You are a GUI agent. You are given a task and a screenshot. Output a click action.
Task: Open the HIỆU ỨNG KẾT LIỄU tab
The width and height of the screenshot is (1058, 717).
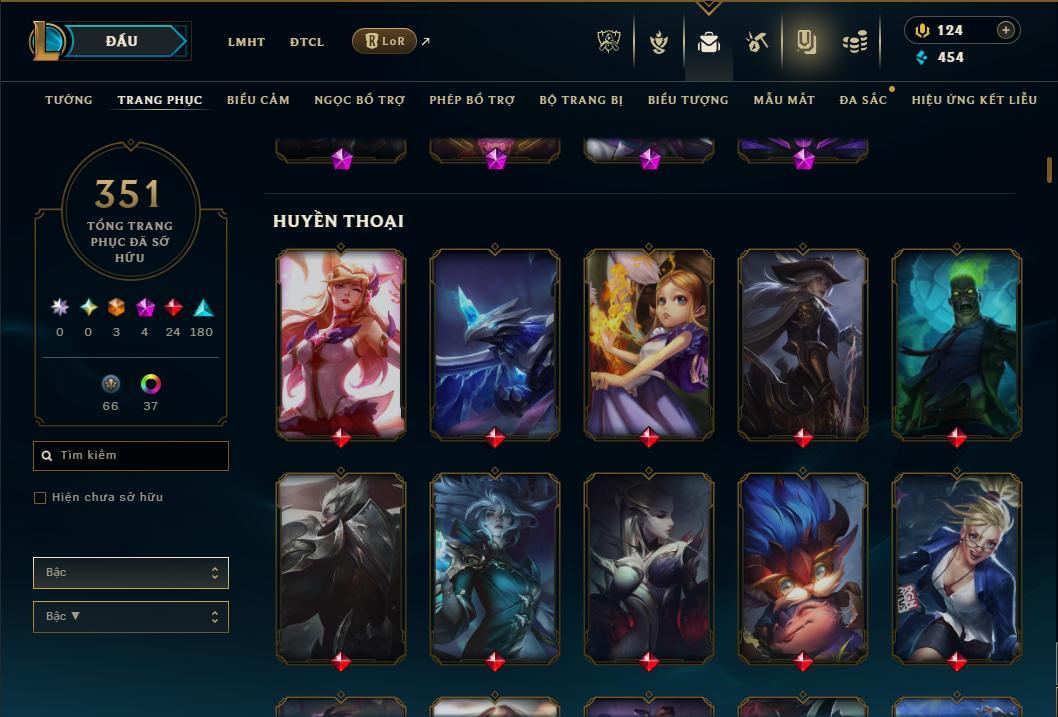[974, 100]
